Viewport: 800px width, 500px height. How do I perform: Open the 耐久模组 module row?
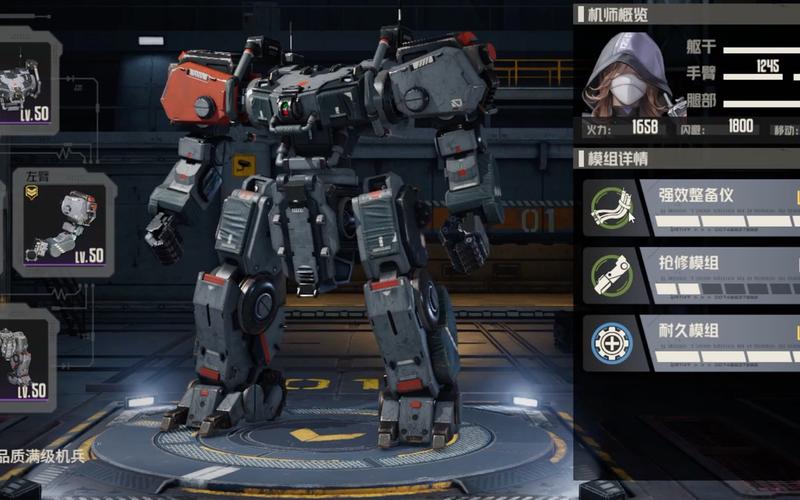point(692,342)
